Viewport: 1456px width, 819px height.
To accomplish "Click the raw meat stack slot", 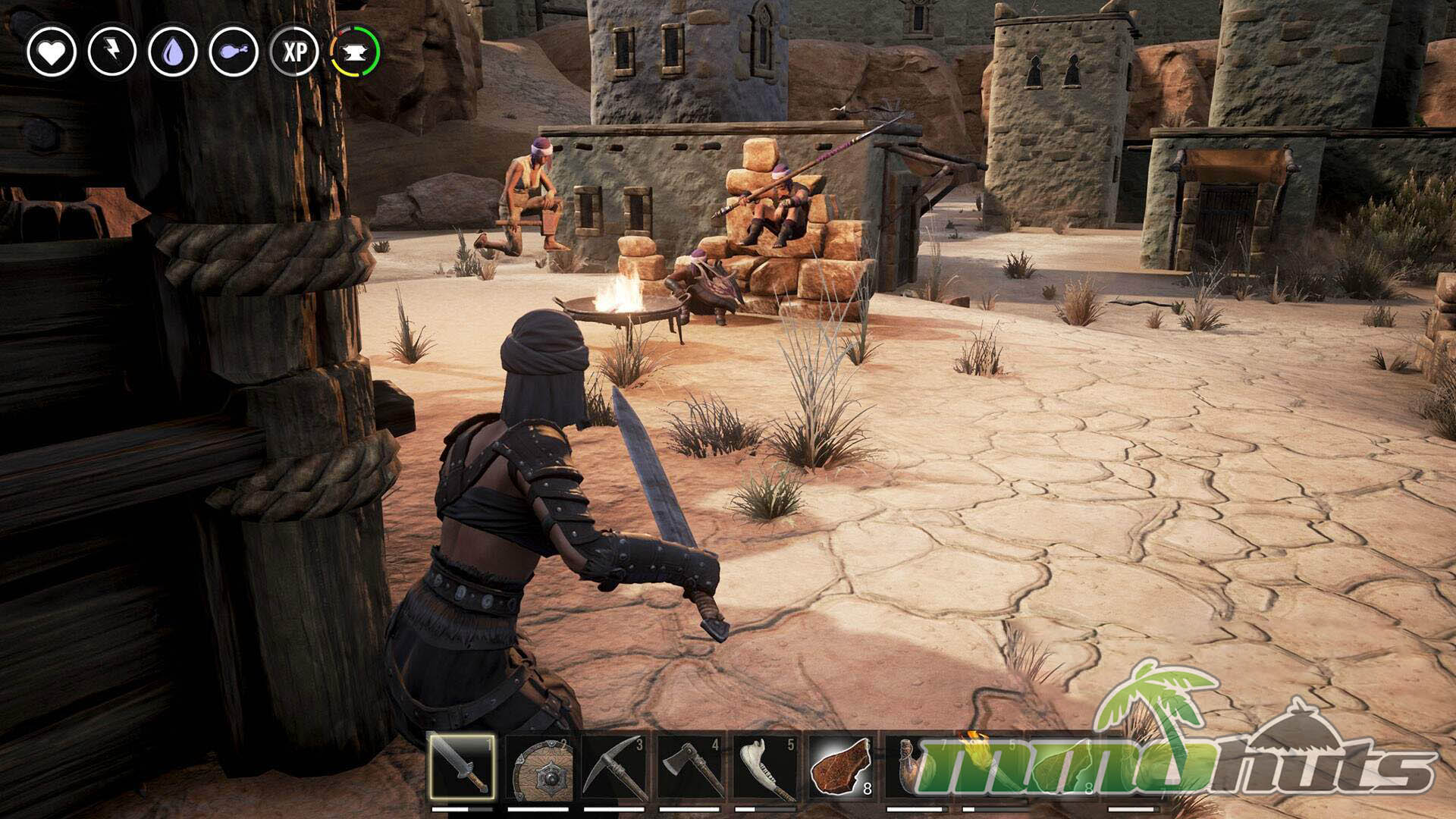I will click(842, 767).
